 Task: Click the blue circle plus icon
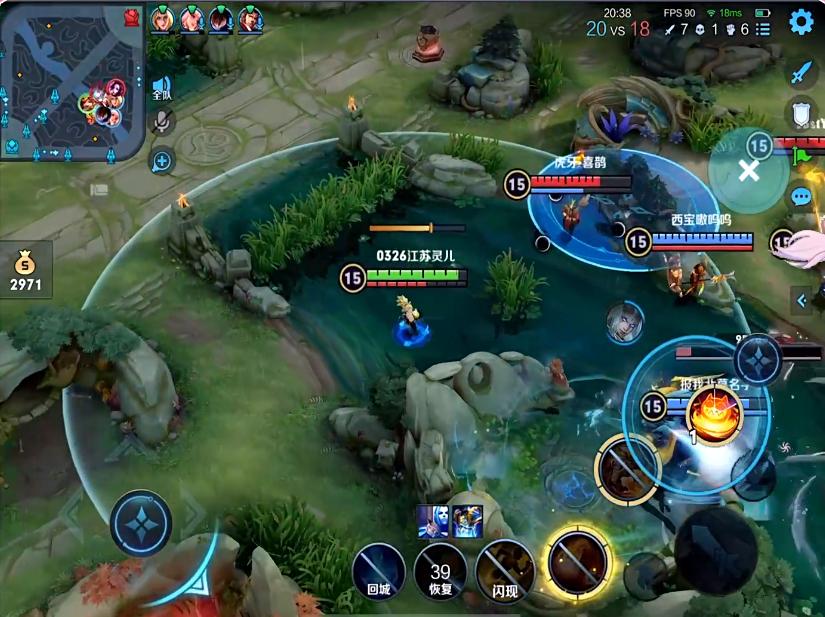(x=162, y=160)
